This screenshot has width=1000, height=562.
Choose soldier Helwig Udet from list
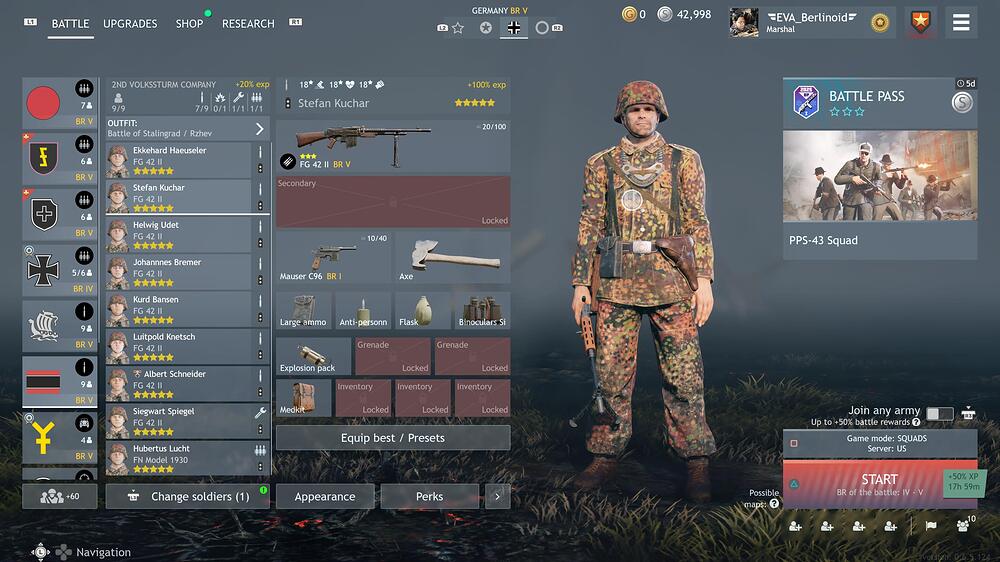point(178,235)
